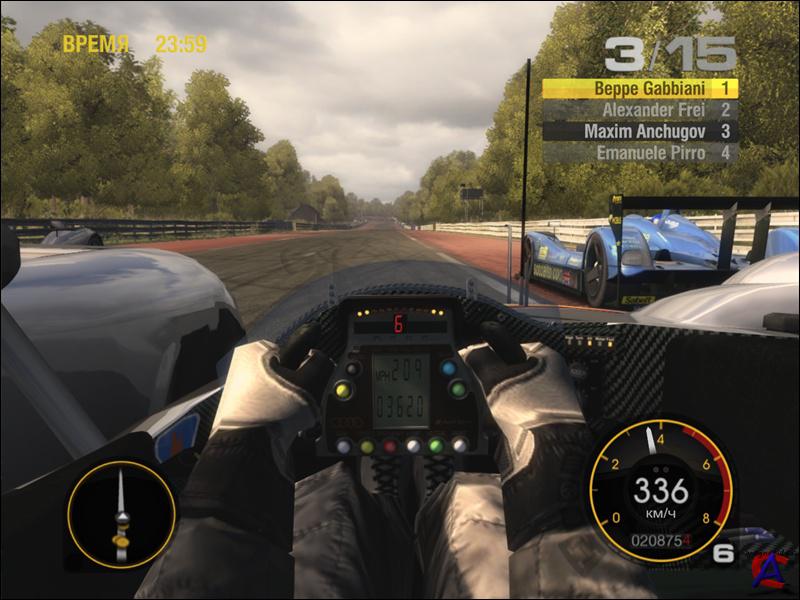
Task: Pick Emanuele Pirro in the driver list
Action: (640, 153)
